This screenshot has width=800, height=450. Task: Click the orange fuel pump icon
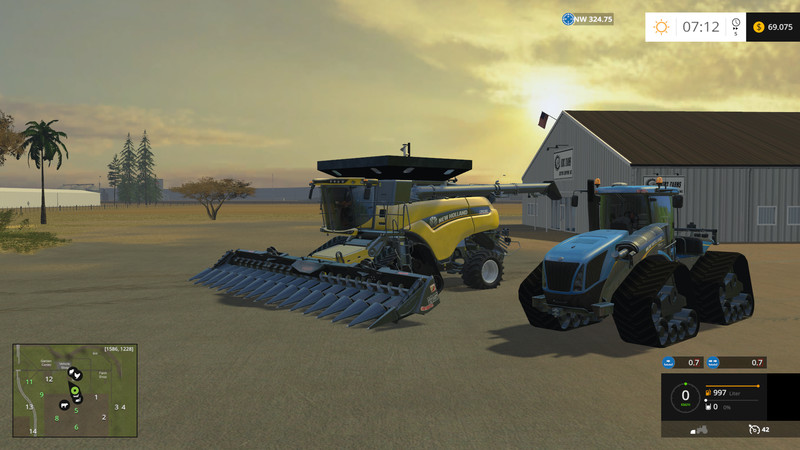click(710, 393)
